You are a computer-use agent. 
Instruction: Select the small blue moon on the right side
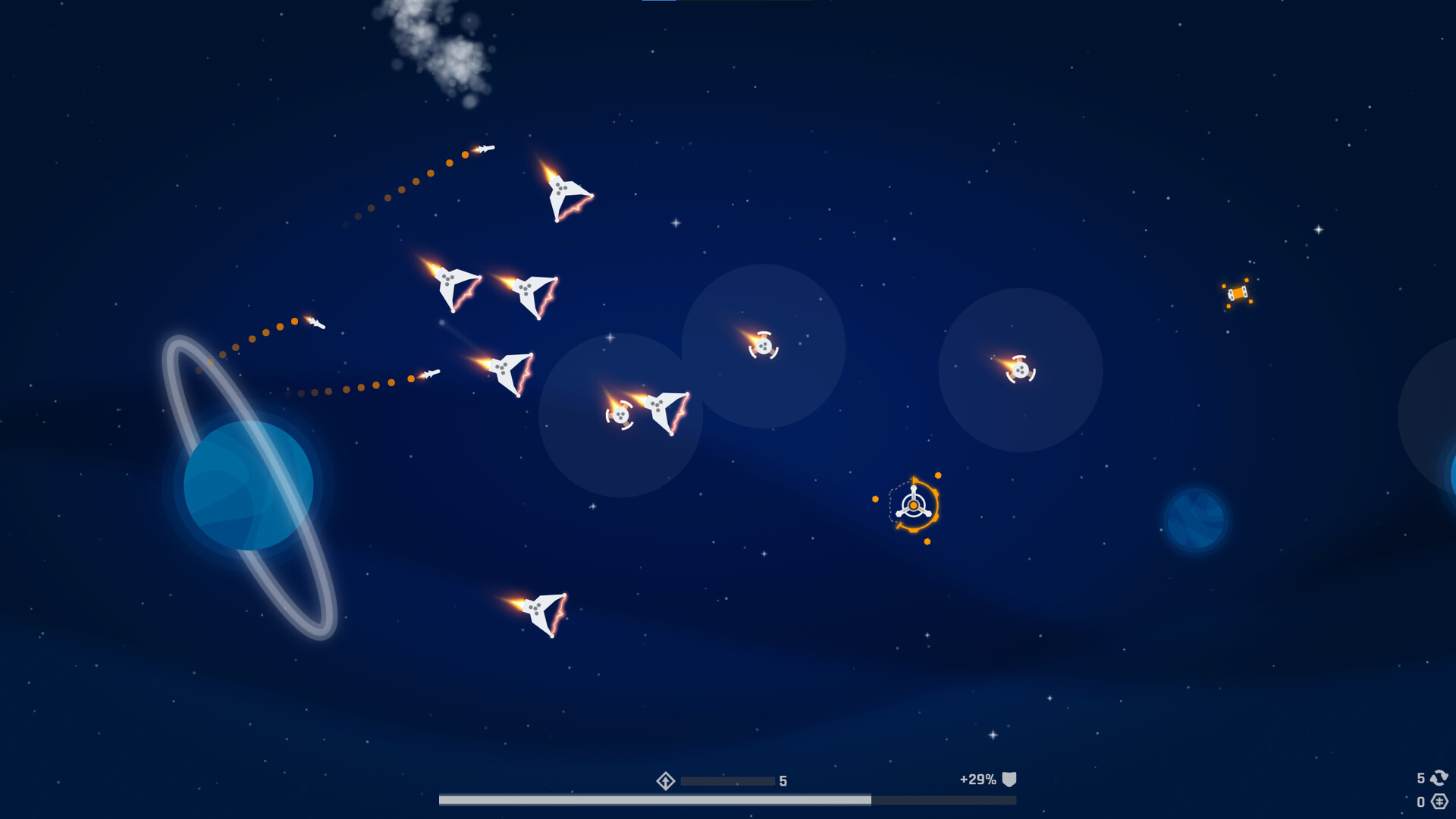(1197, 519)
